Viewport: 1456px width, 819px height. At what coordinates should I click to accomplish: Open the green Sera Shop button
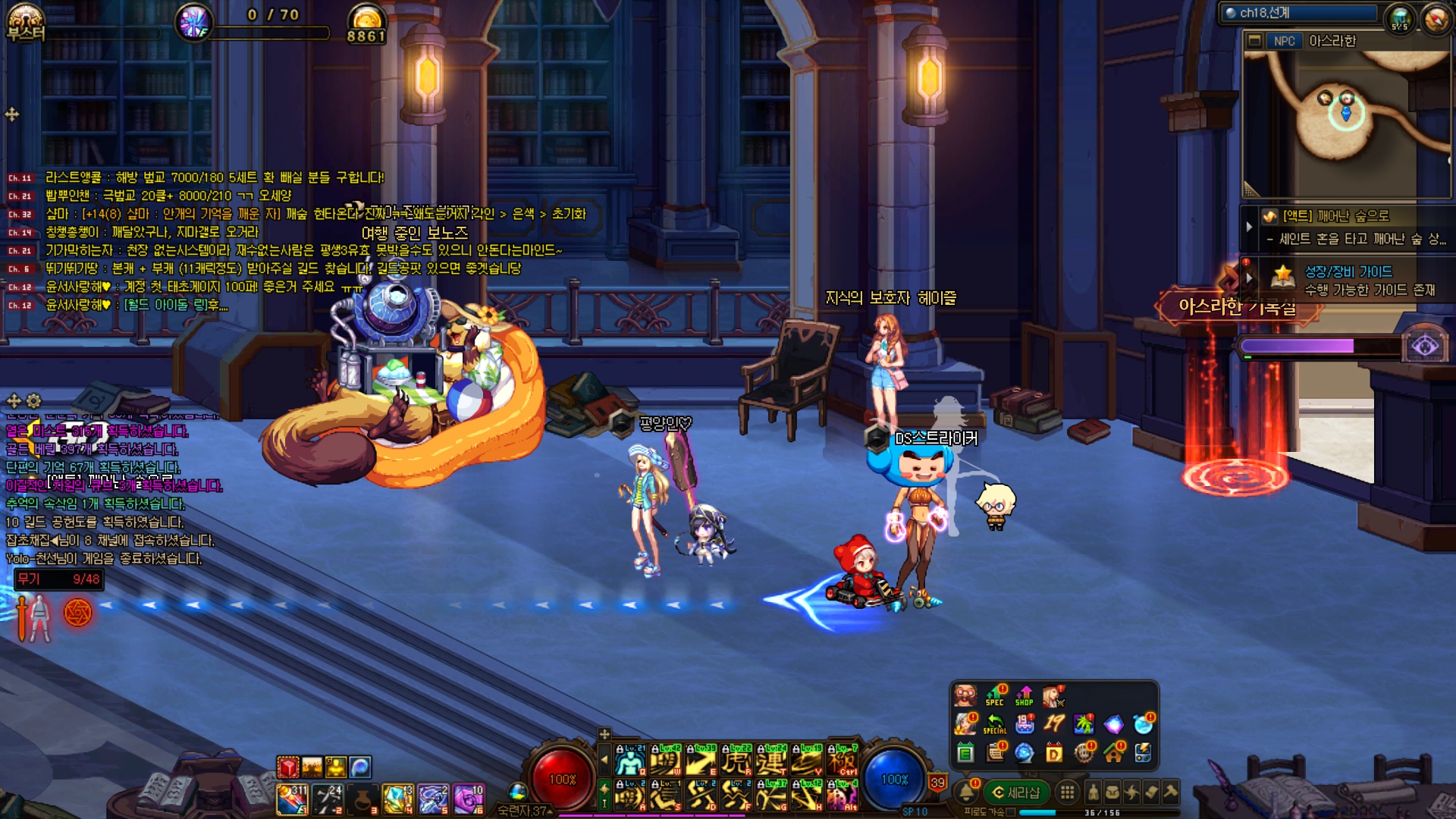click(1016, 792)
